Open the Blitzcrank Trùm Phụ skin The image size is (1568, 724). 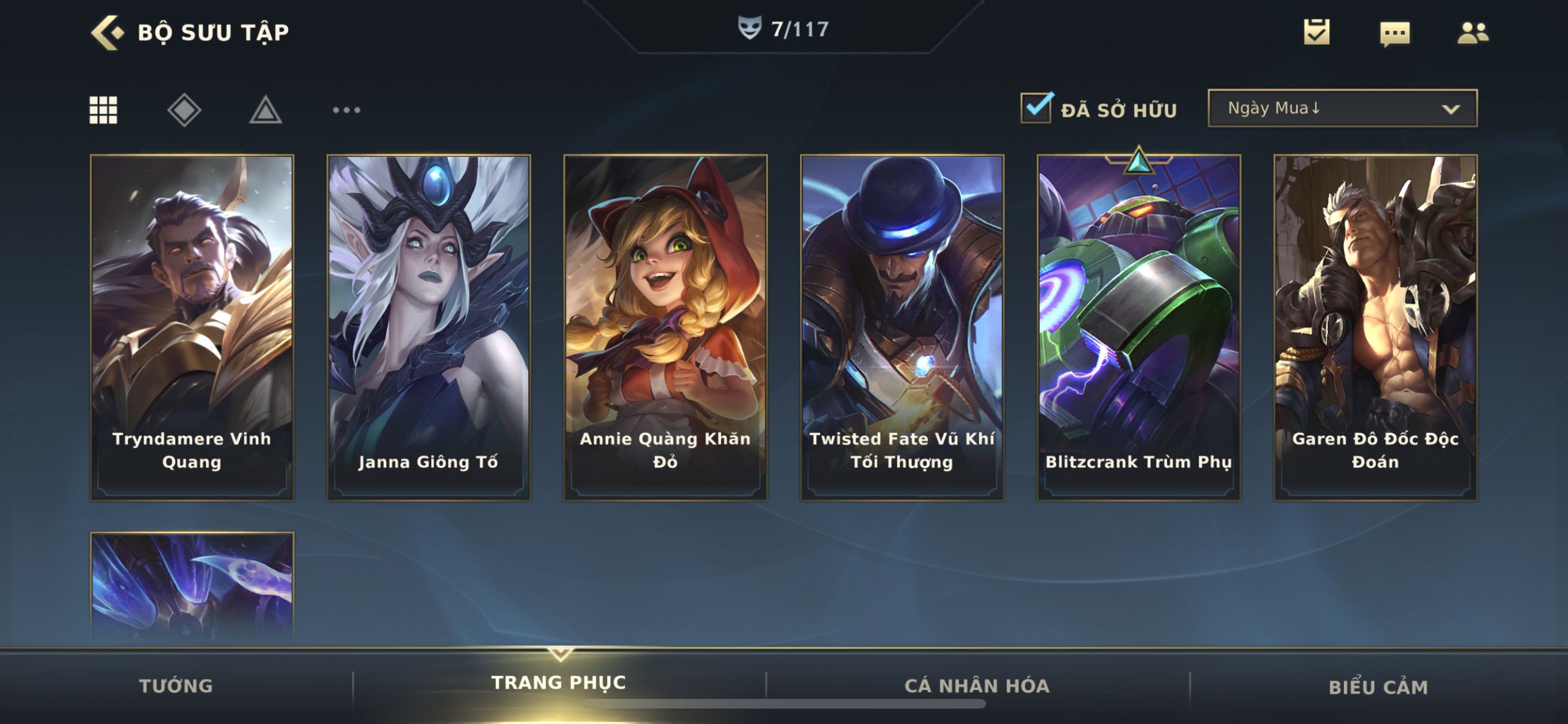tap(1139, 327)
